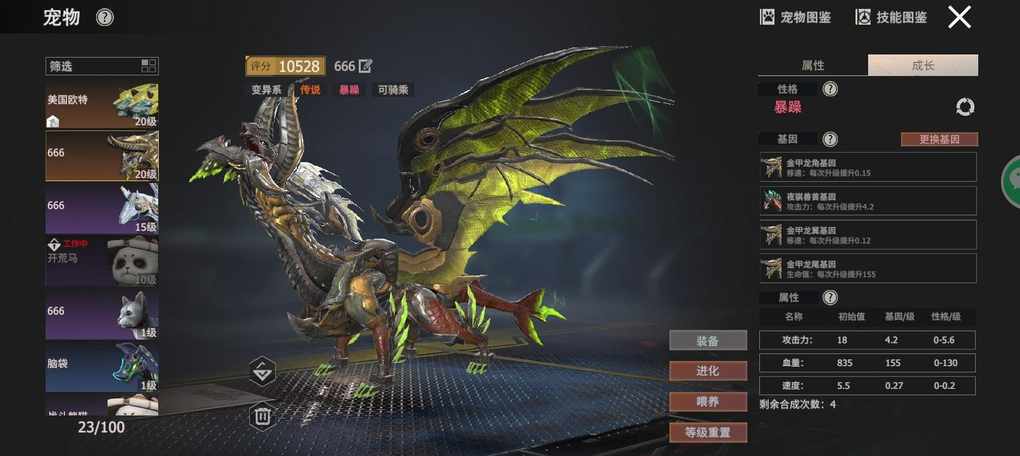This screenshot has width=1020, height=456.
Task: Switch to the 属性 tab
Action: pyautogui.click(x=813, y=66)
